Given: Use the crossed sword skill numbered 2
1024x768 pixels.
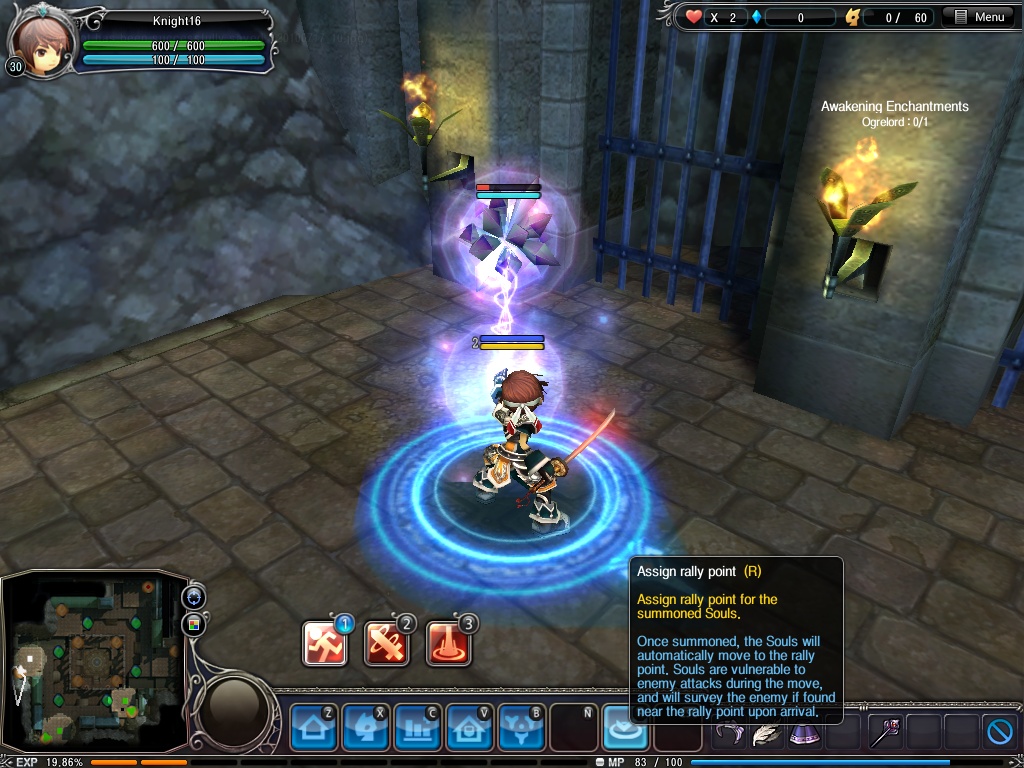Looking at the screenshot, I should 387,643.
